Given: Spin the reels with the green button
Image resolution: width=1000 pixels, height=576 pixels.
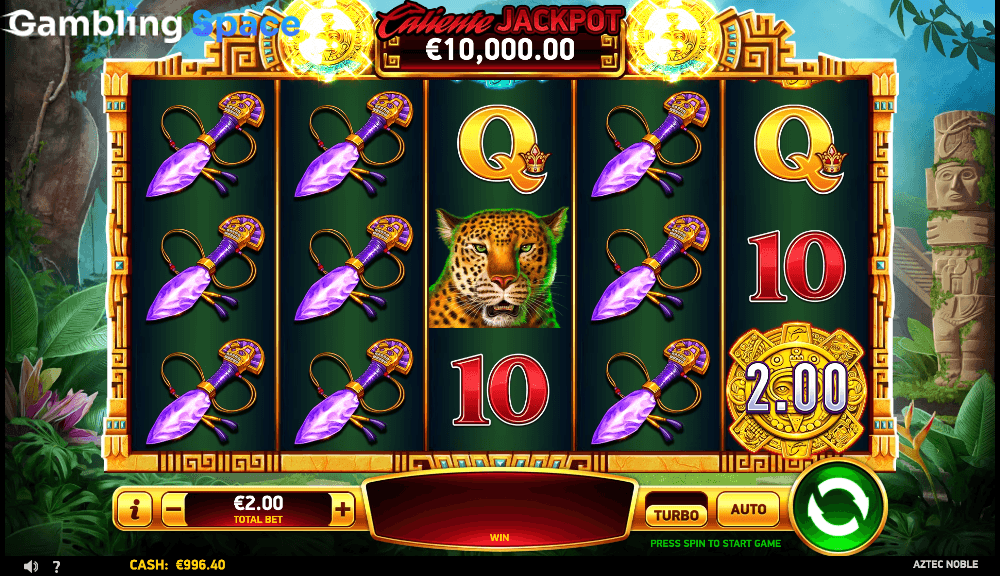Looking at the screenshot, I should (x=838, y=508).
